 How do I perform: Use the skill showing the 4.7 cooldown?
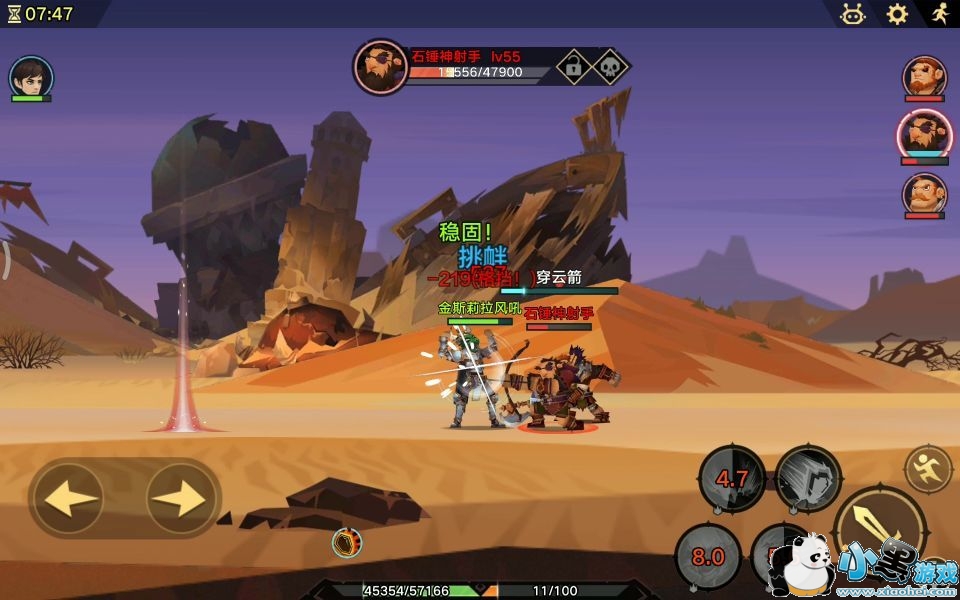coord(732,478)
